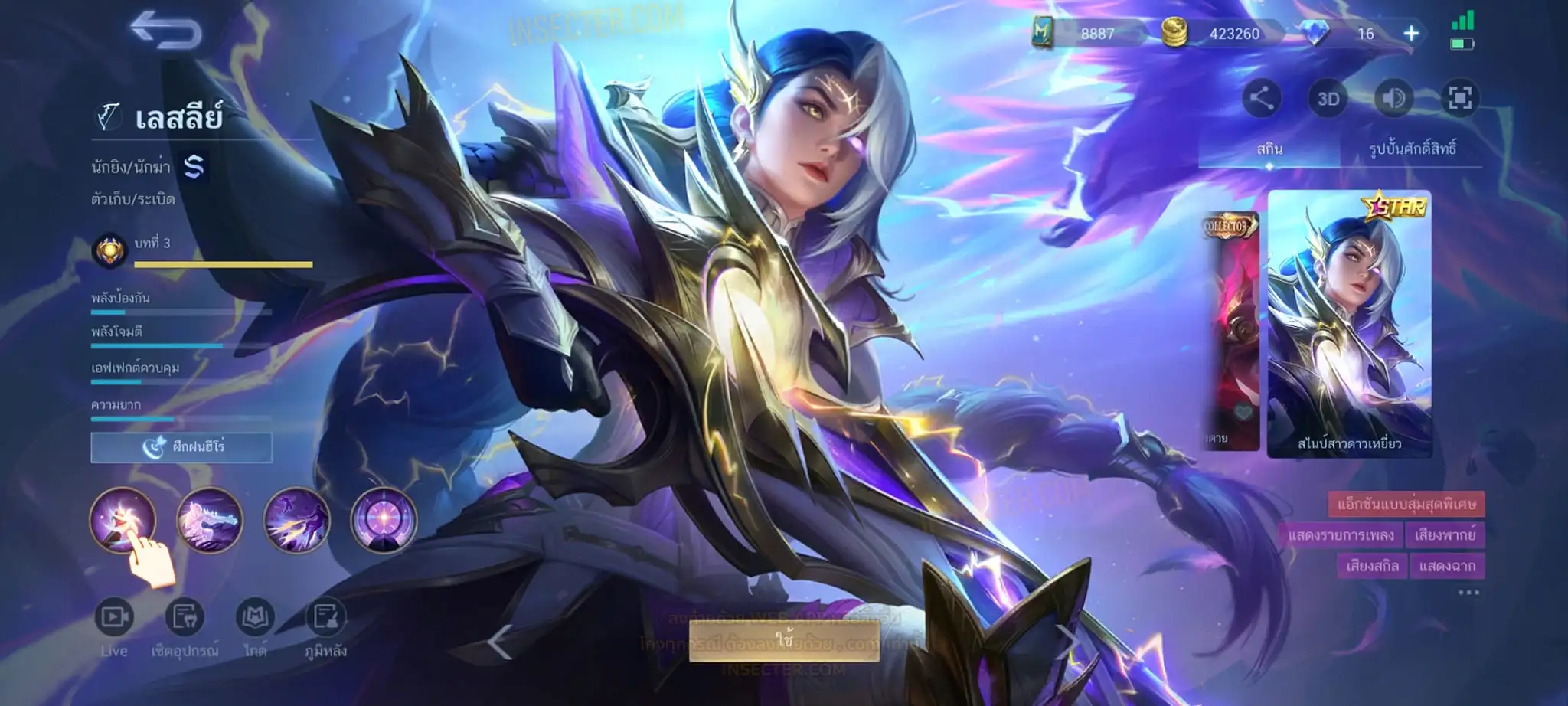Go back with the return arrow
This screenshot has height=706, width=1568.
tap(166, 31)
